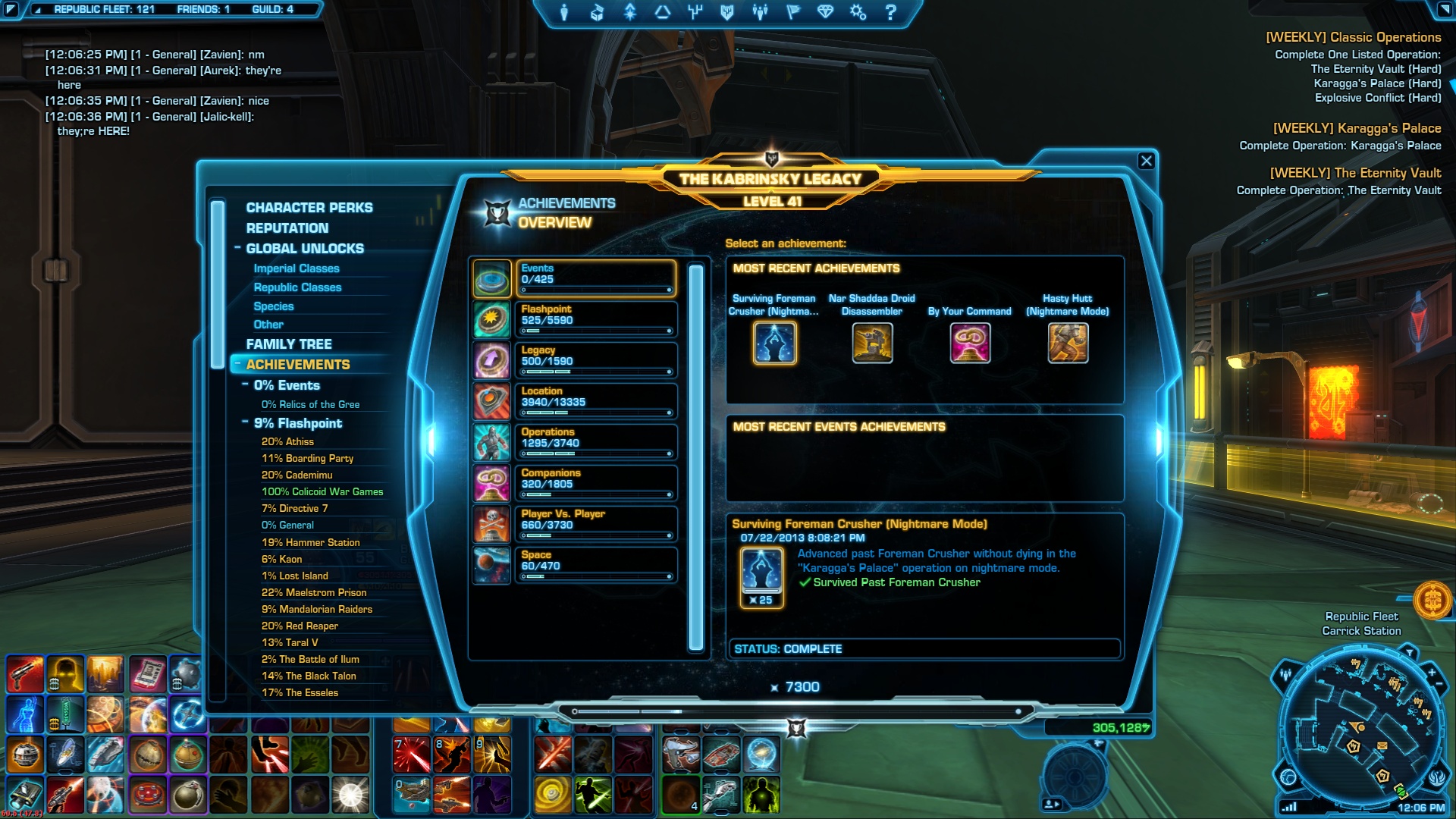This screenshot has height=819, width=1456.
Task: Open the guild shield icon
Action: [x=726, y=13]
